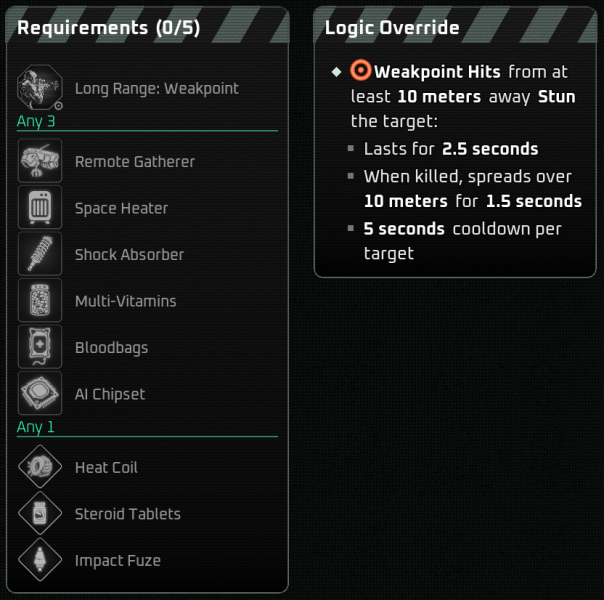Select the Heat Coil item
This screenshot has height=600, width=604.
pyautogui.click(x=106, y=468)
